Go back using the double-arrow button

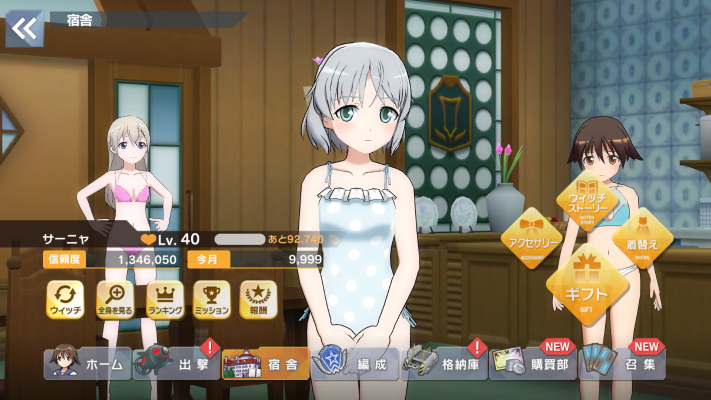tap(24, 28)
